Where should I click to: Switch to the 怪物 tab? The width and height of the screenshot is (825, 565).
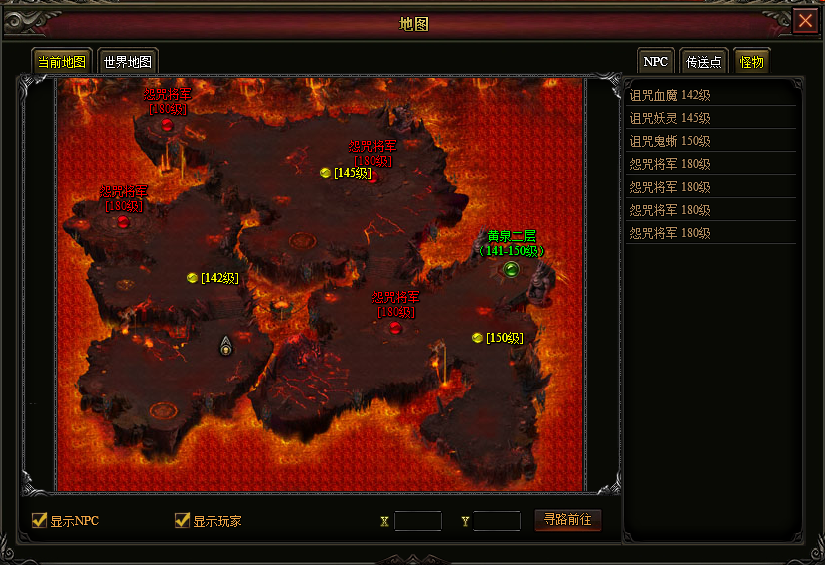click(752, 61)
